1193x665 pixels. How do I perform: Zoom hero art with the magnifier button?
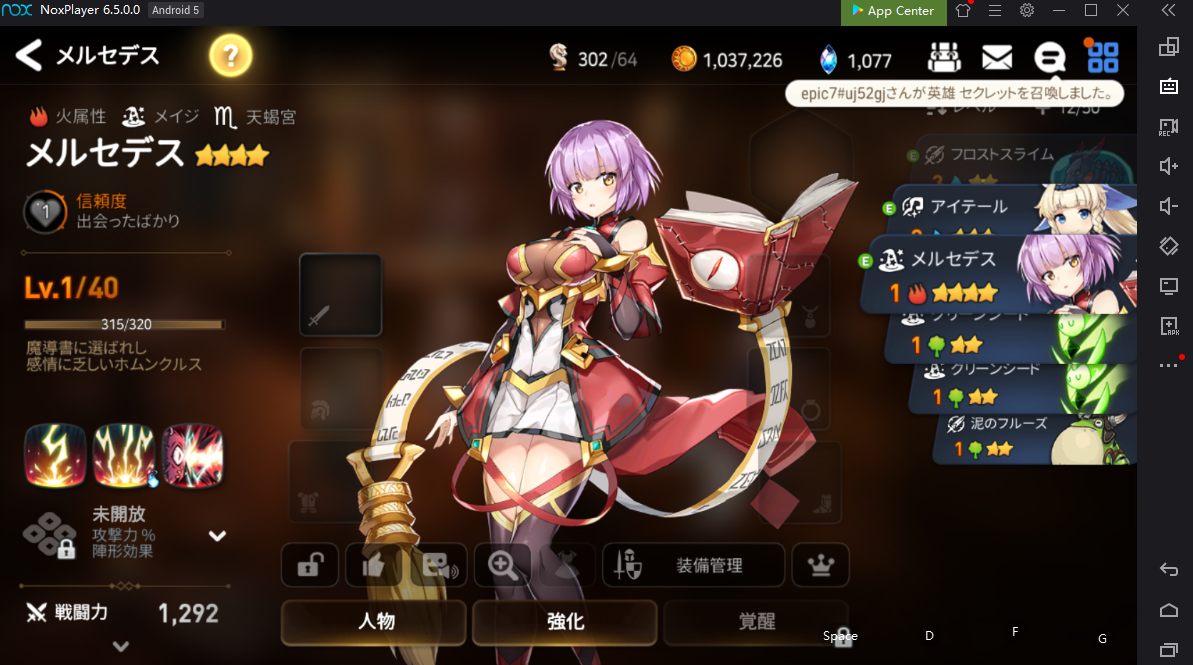(x=502, y=566)
